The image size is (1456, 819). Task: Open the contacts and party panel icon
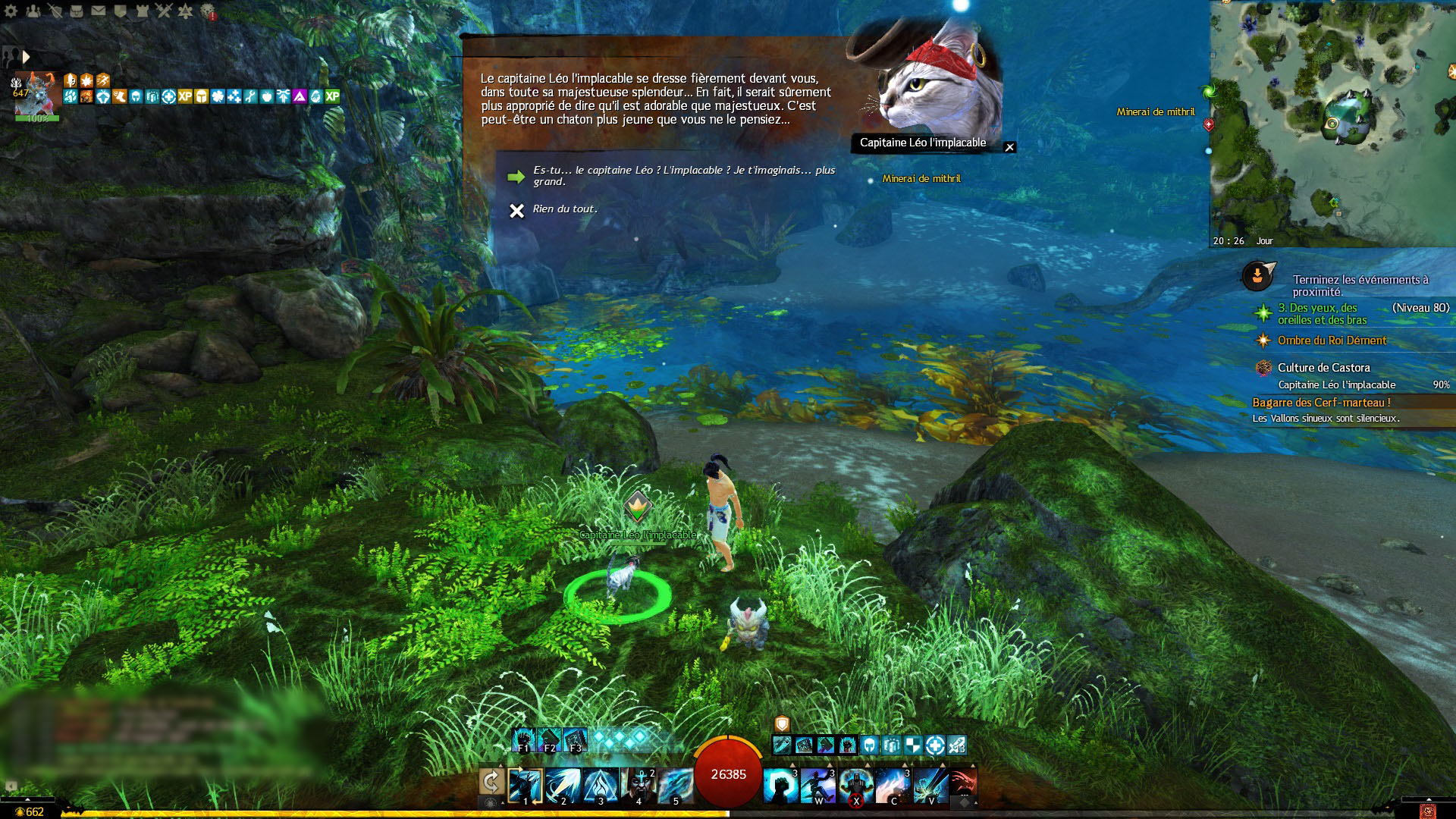point(33,11)
